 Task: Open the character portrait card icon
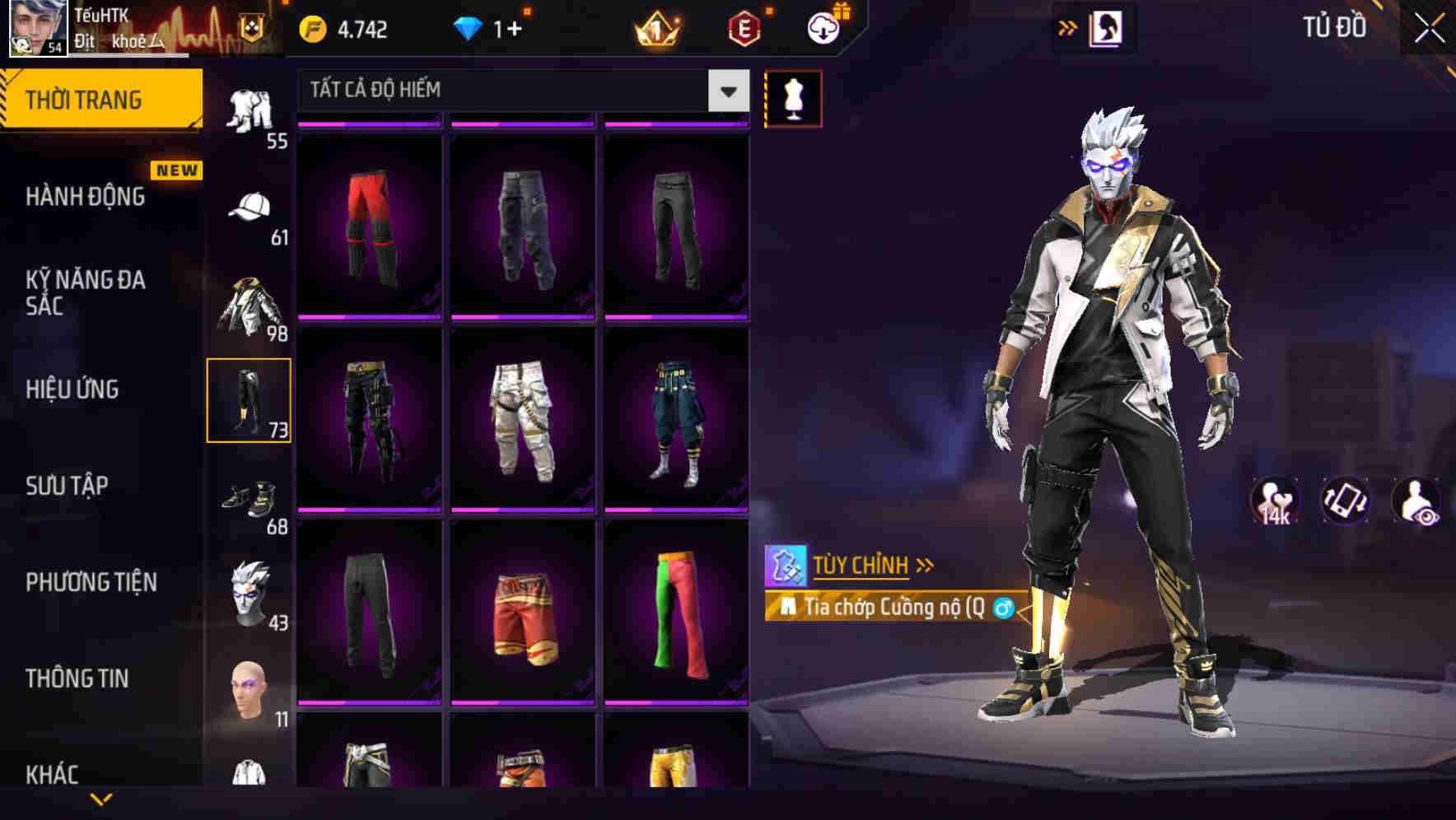tap(1108, 27)
